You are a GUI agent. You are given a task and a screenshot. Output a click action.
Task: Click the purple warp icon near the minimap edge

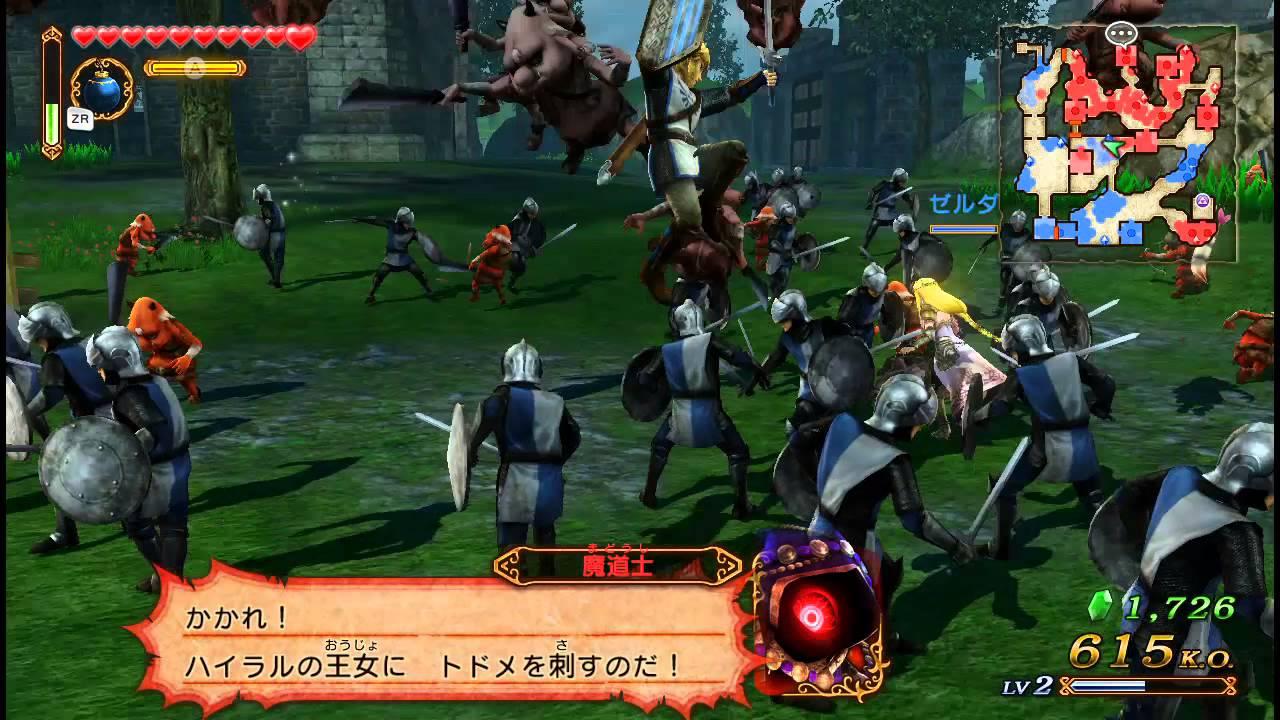pyautogui.click(x=1203, y=200)
